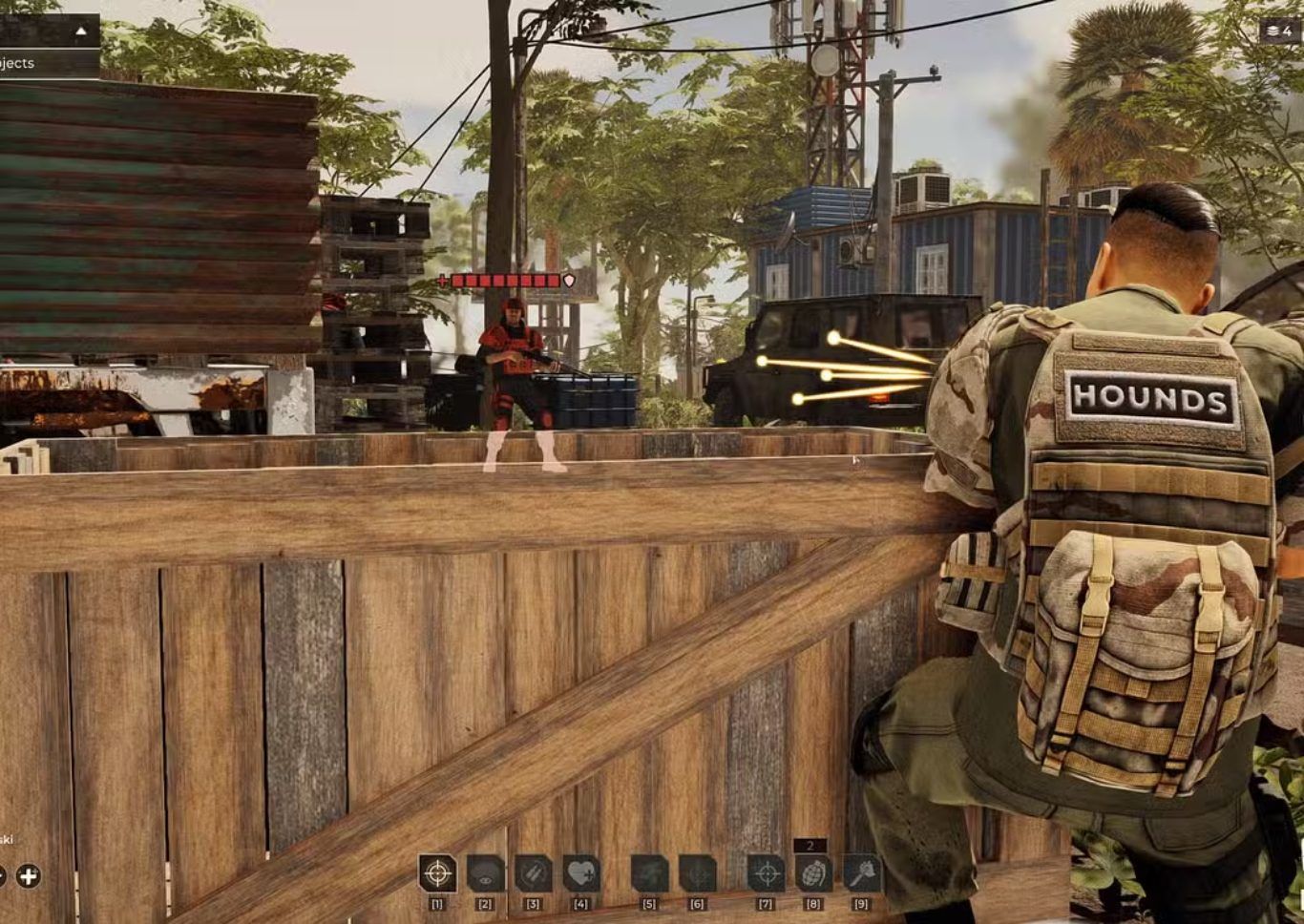Click the stacked layers level icon

tap(1272, 31)
